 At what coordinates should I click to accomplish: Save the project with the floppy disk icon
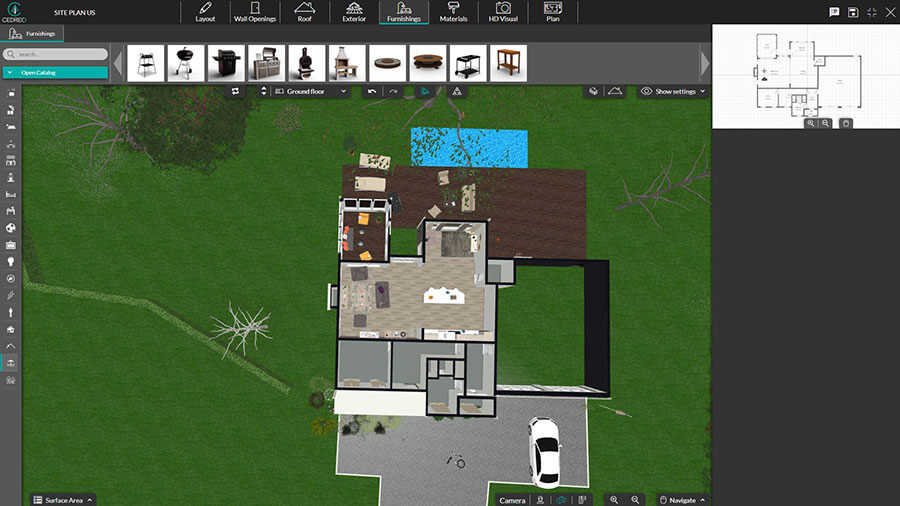click(853, 12)
